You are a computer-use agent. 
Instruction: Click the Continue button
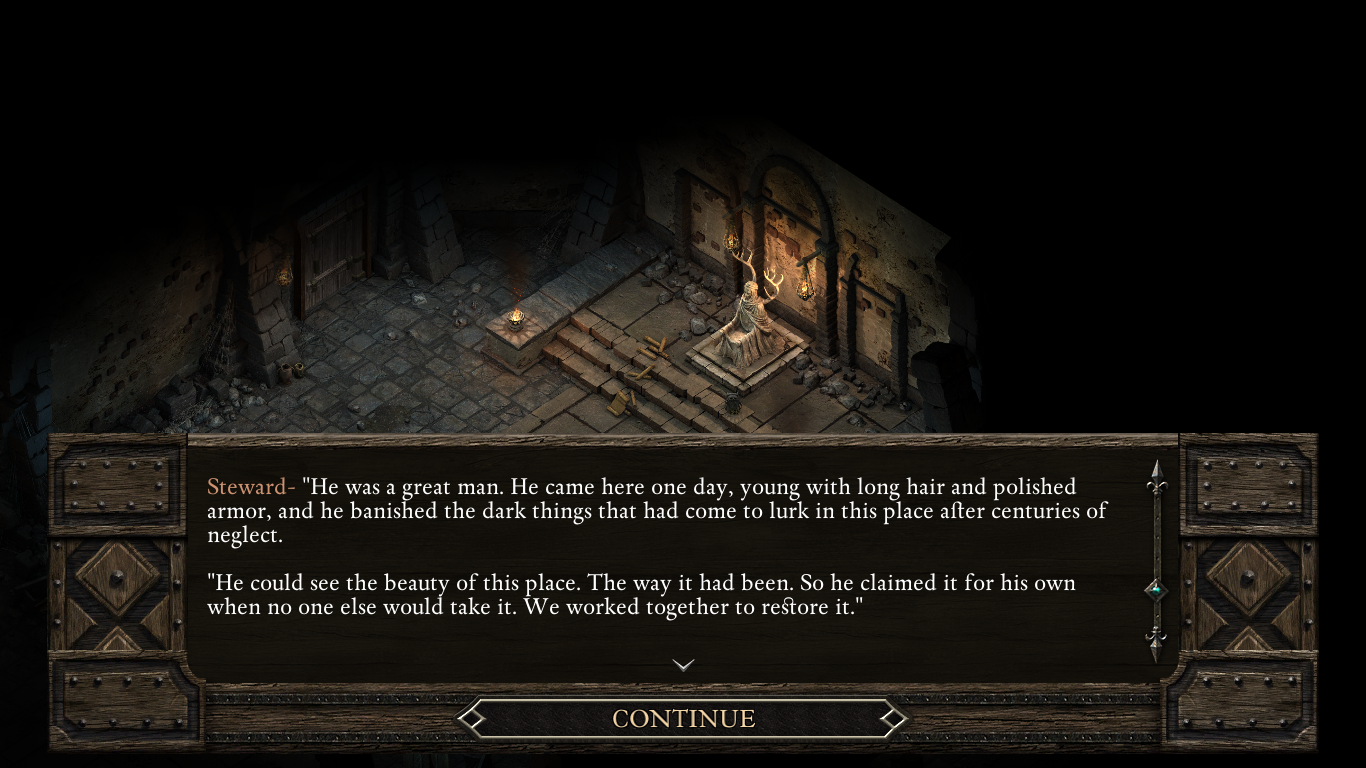683,718
